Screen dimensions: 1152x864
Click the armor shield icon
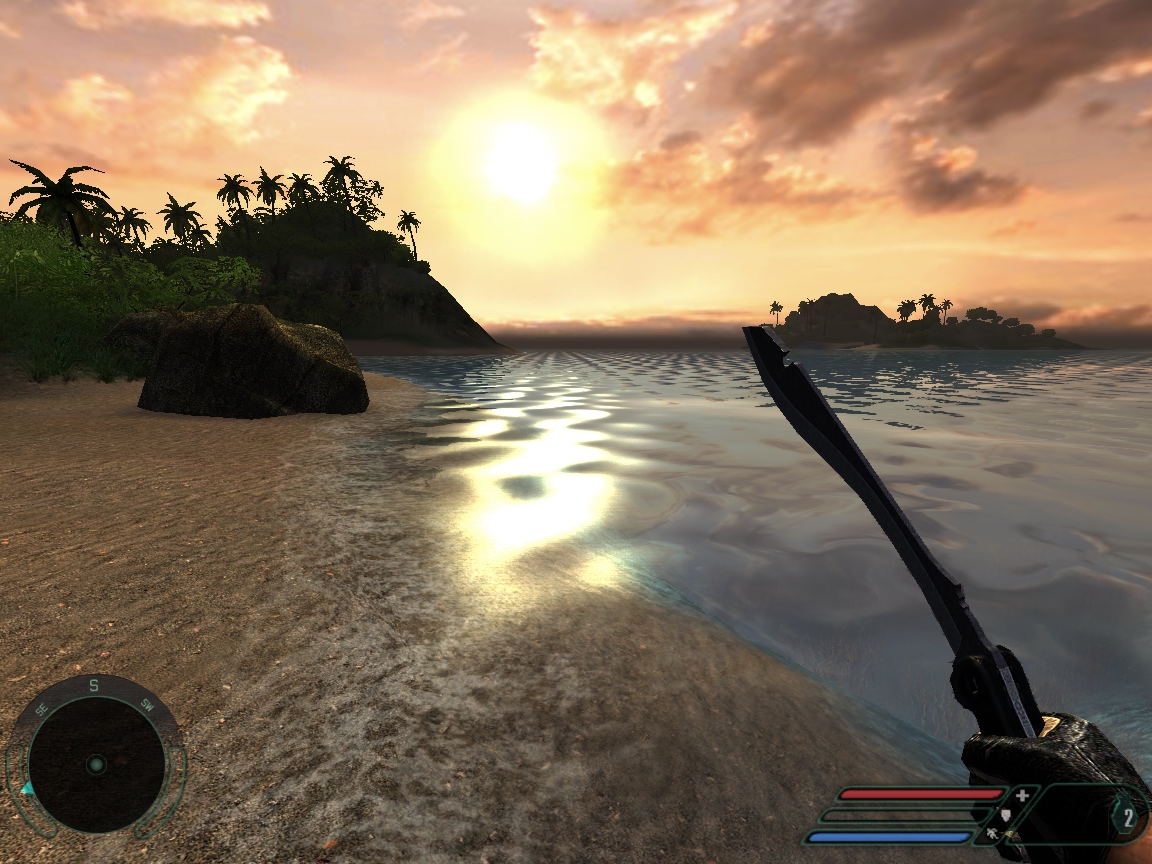(x=1007, y=815)
